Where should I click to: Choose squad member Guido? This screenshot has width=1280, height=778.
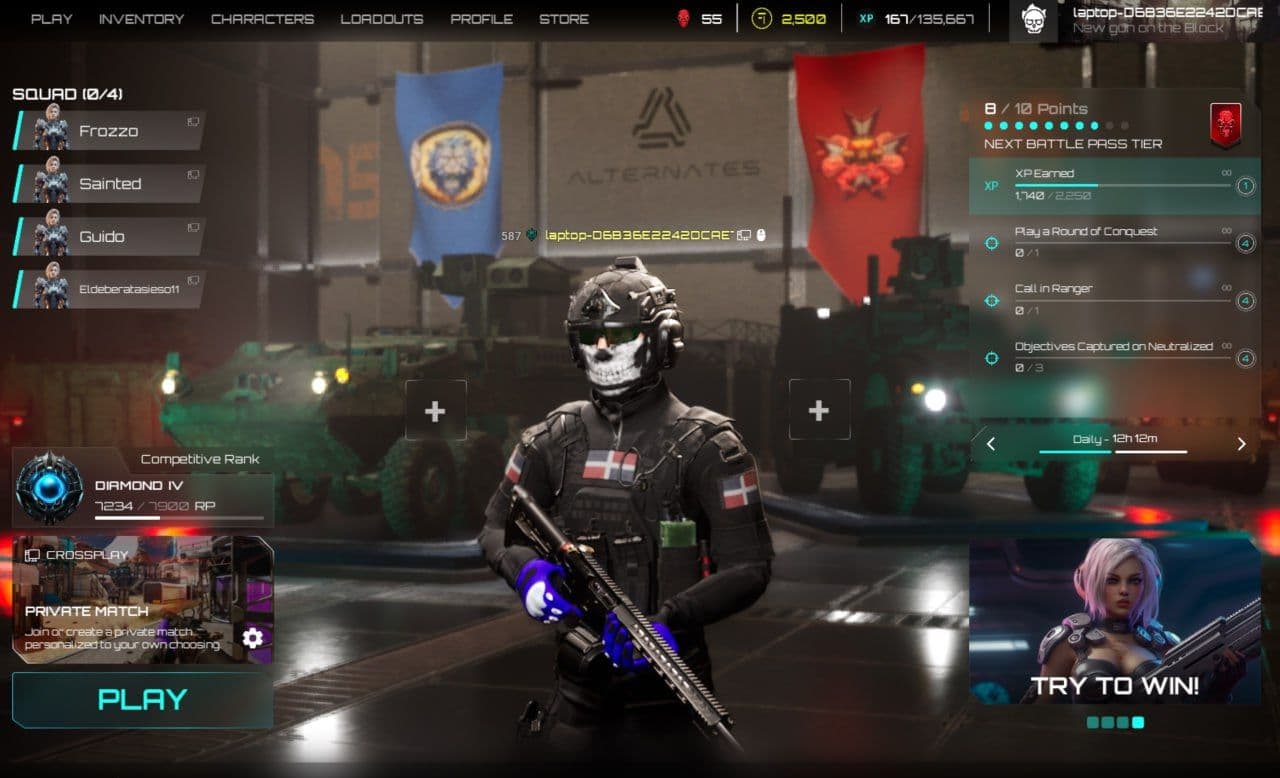pyautogui.click(x=108, y=237)
